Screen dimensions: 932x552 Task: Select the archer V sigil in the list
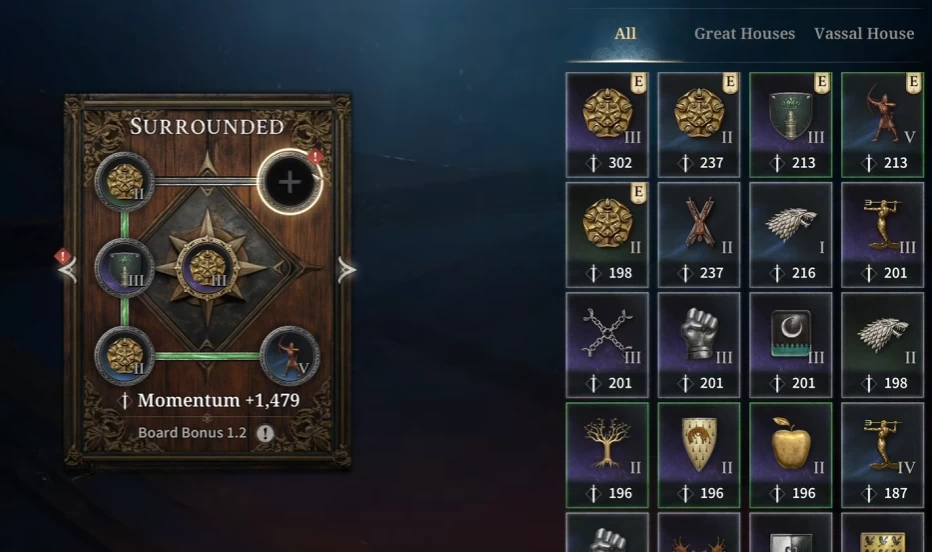882,124
